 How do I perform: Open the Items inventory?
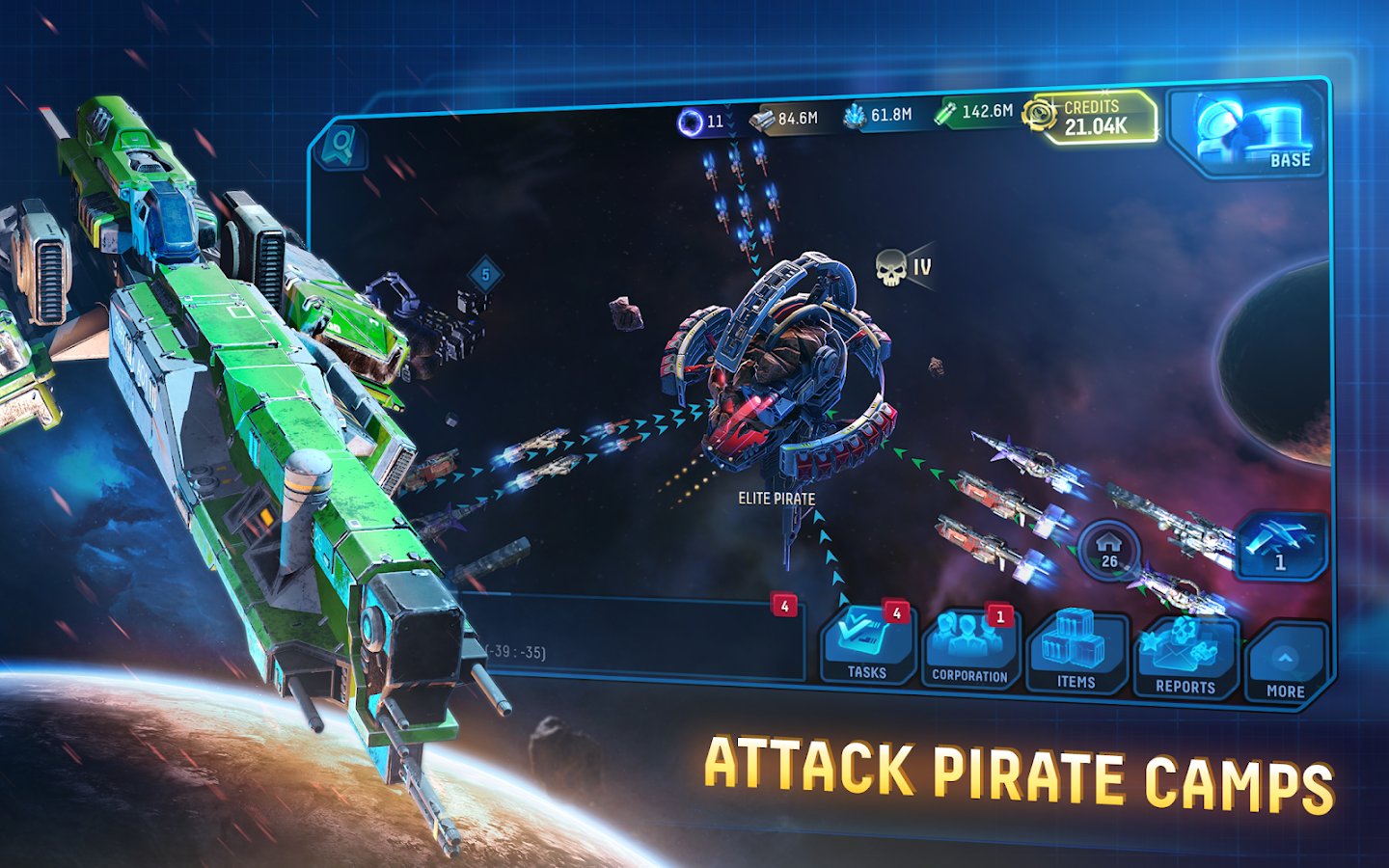(1076, 653)
